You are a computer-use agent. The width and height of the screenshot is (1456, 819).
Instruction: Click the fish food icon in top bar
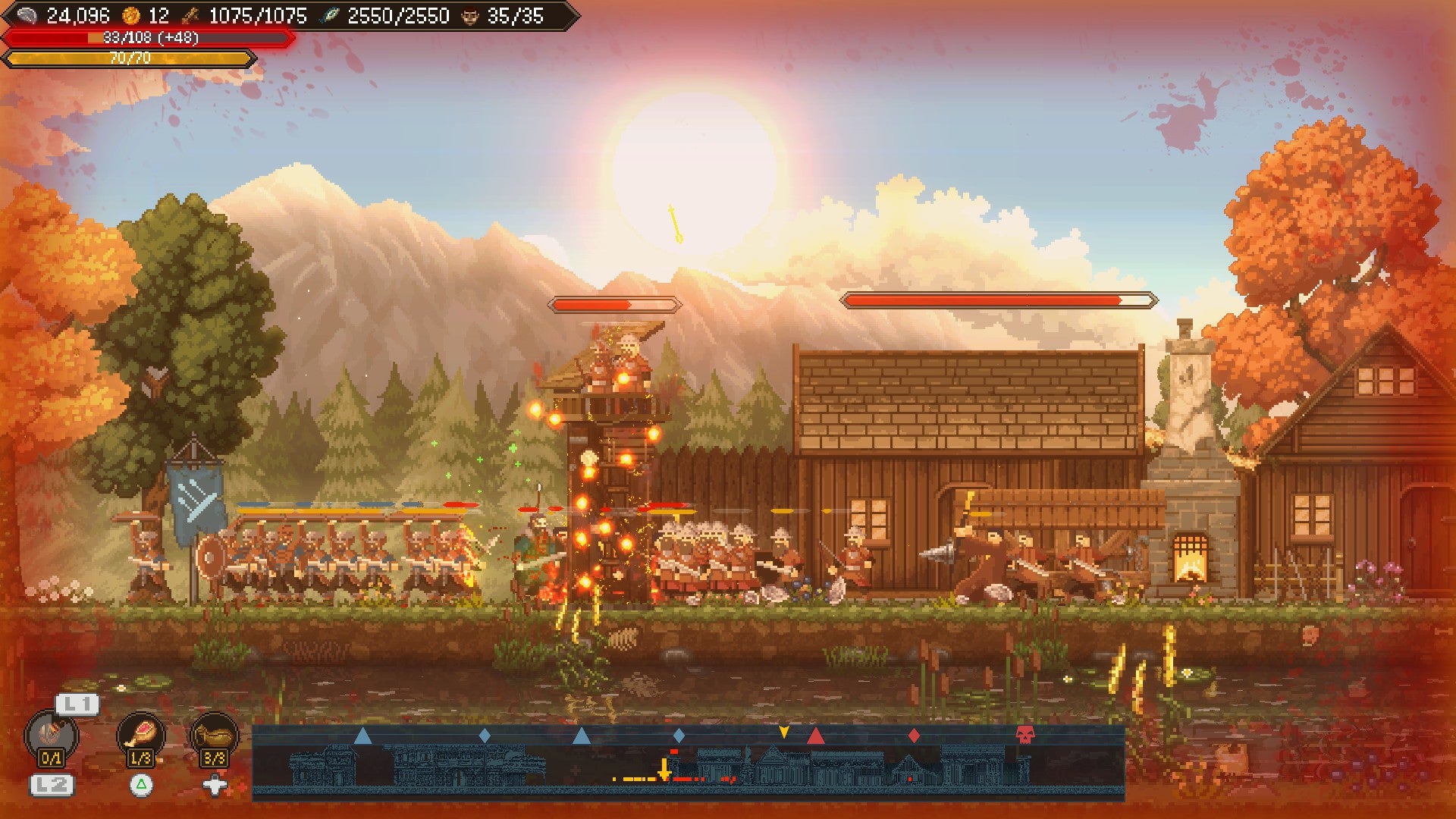(x=329, y=15)
